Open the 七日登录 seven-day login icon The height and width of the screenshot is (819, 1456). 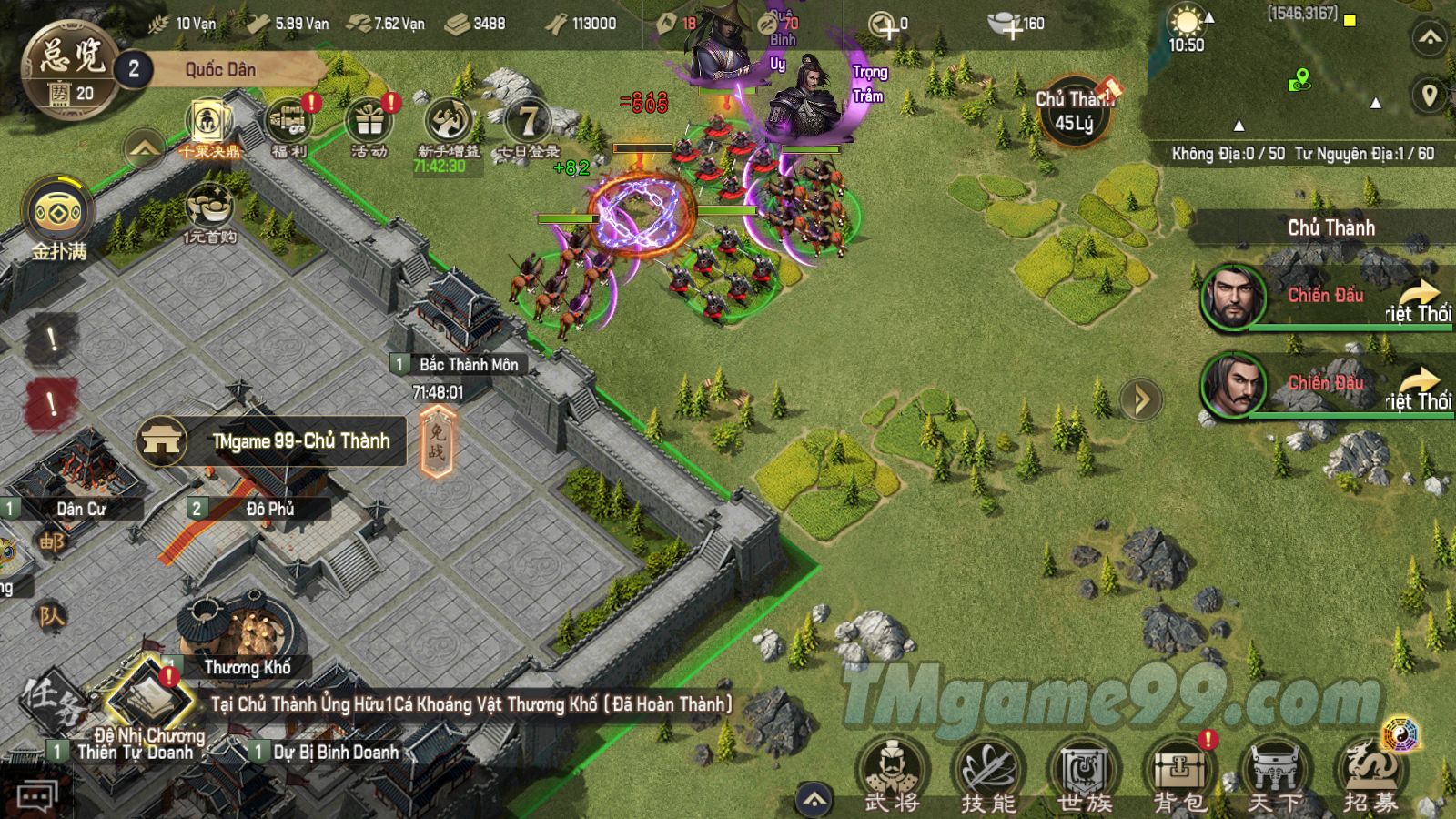[528, 127]
